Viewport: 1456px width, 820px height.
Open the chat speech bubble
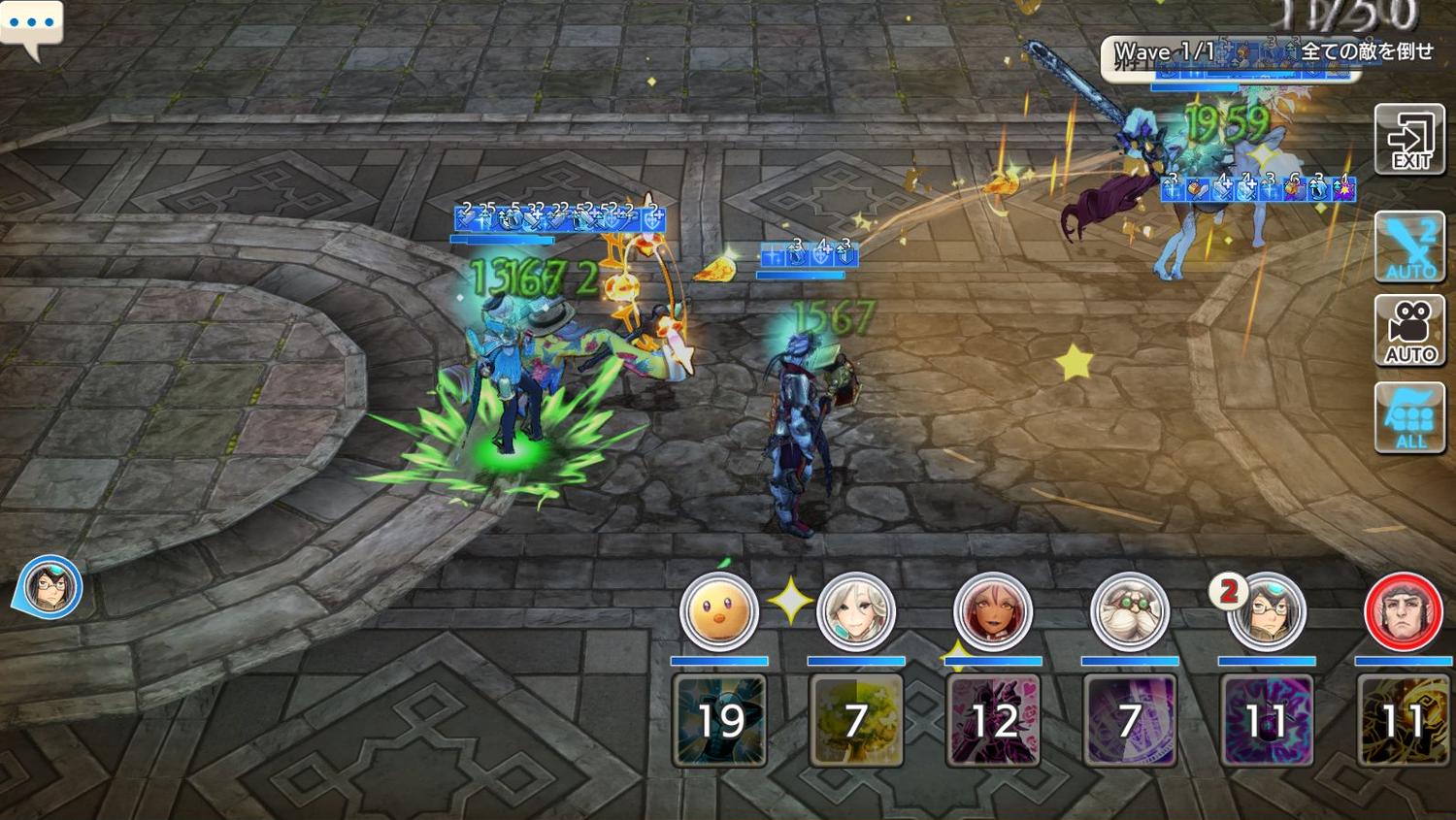(31, 25)
